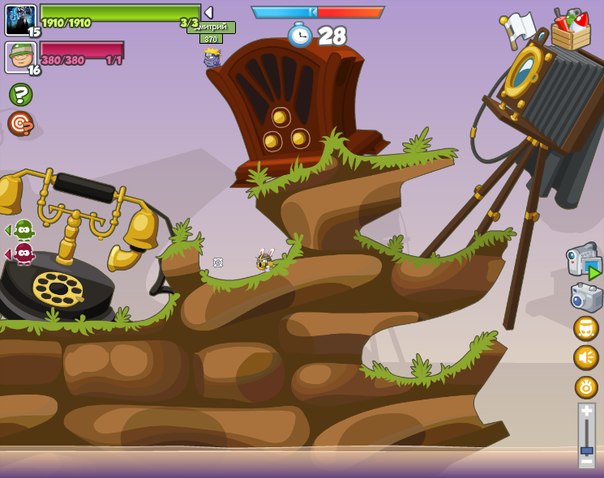The height and width of the screenshot is (478, 604).
Task: Open the weapons crate
Action: point(571,30)
